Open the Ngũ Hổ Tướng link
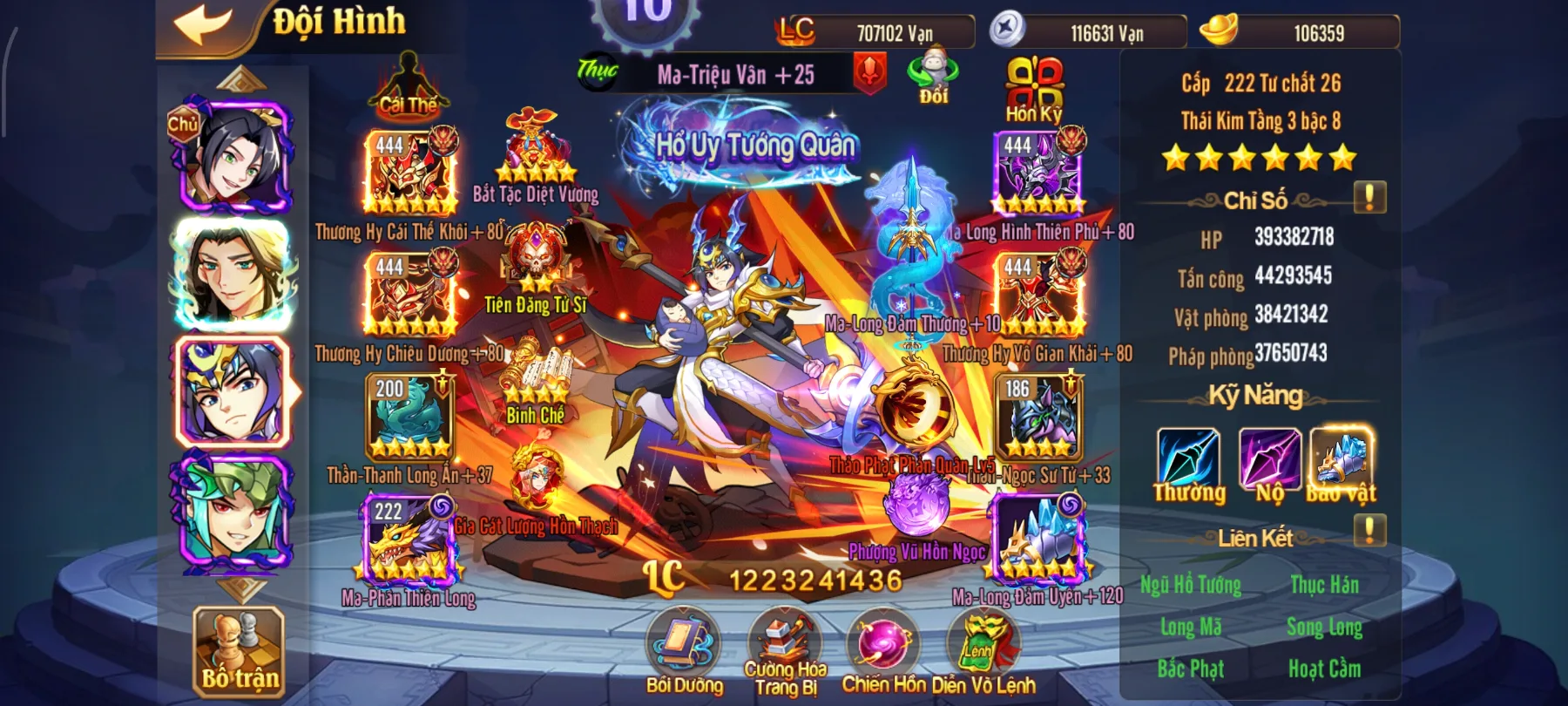This screenshot has height=706, width=1568. (x=1193, y=586)
